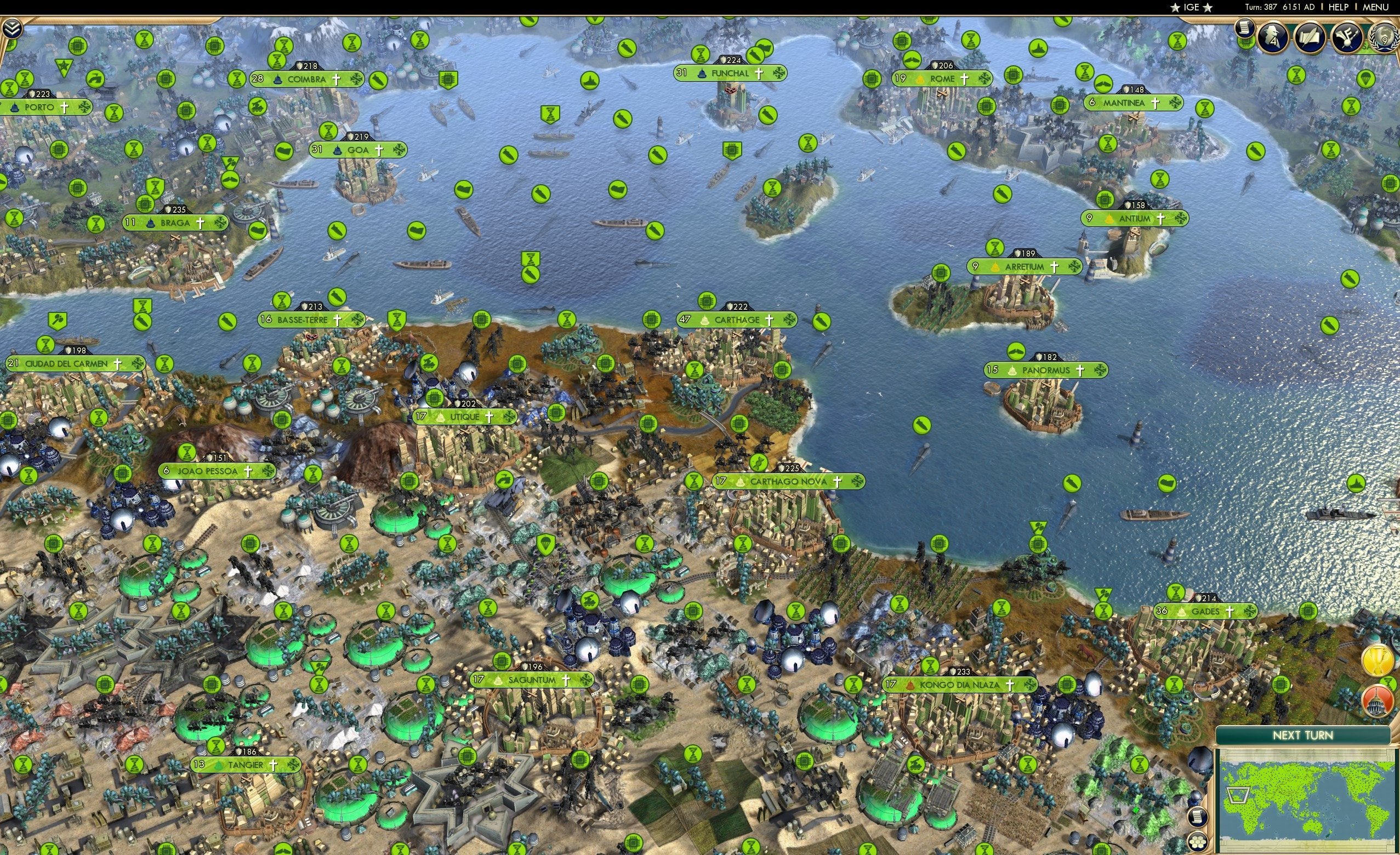
Task: Open the HELP menu
Action: click(1339, 7)
